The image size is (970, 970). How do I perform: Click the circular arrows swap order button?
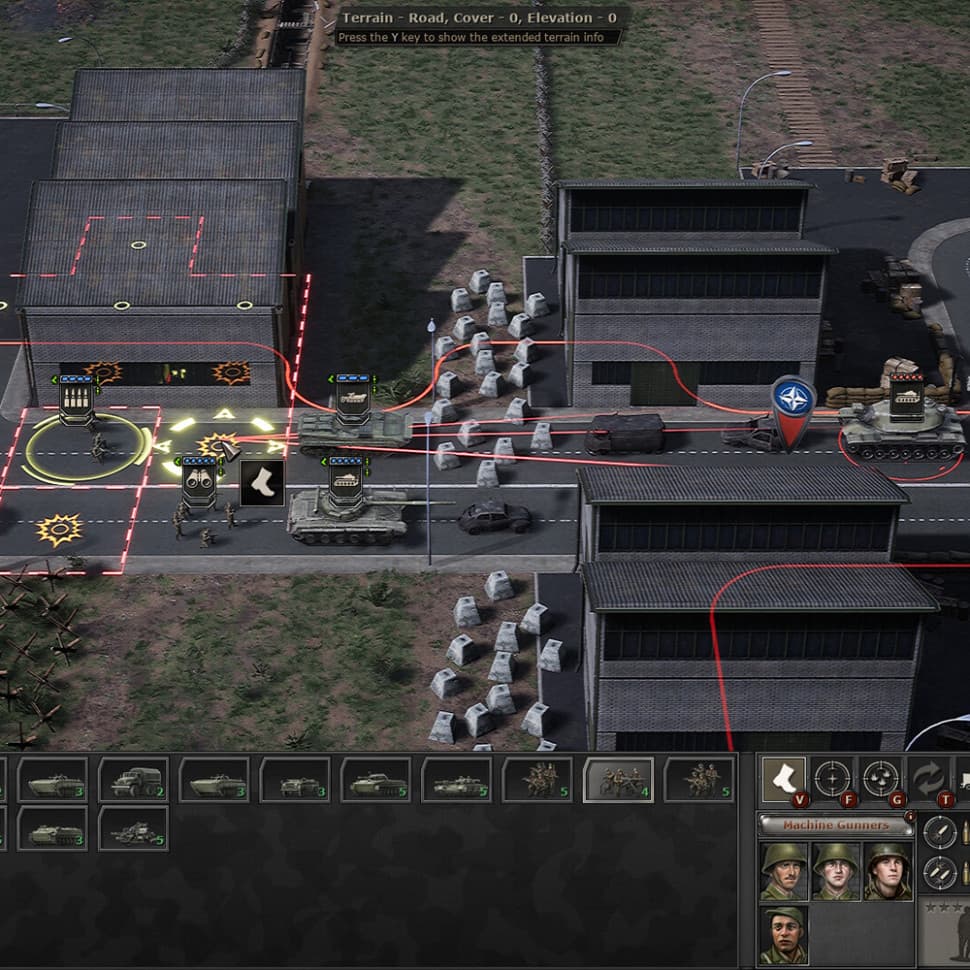coord(927,778)
